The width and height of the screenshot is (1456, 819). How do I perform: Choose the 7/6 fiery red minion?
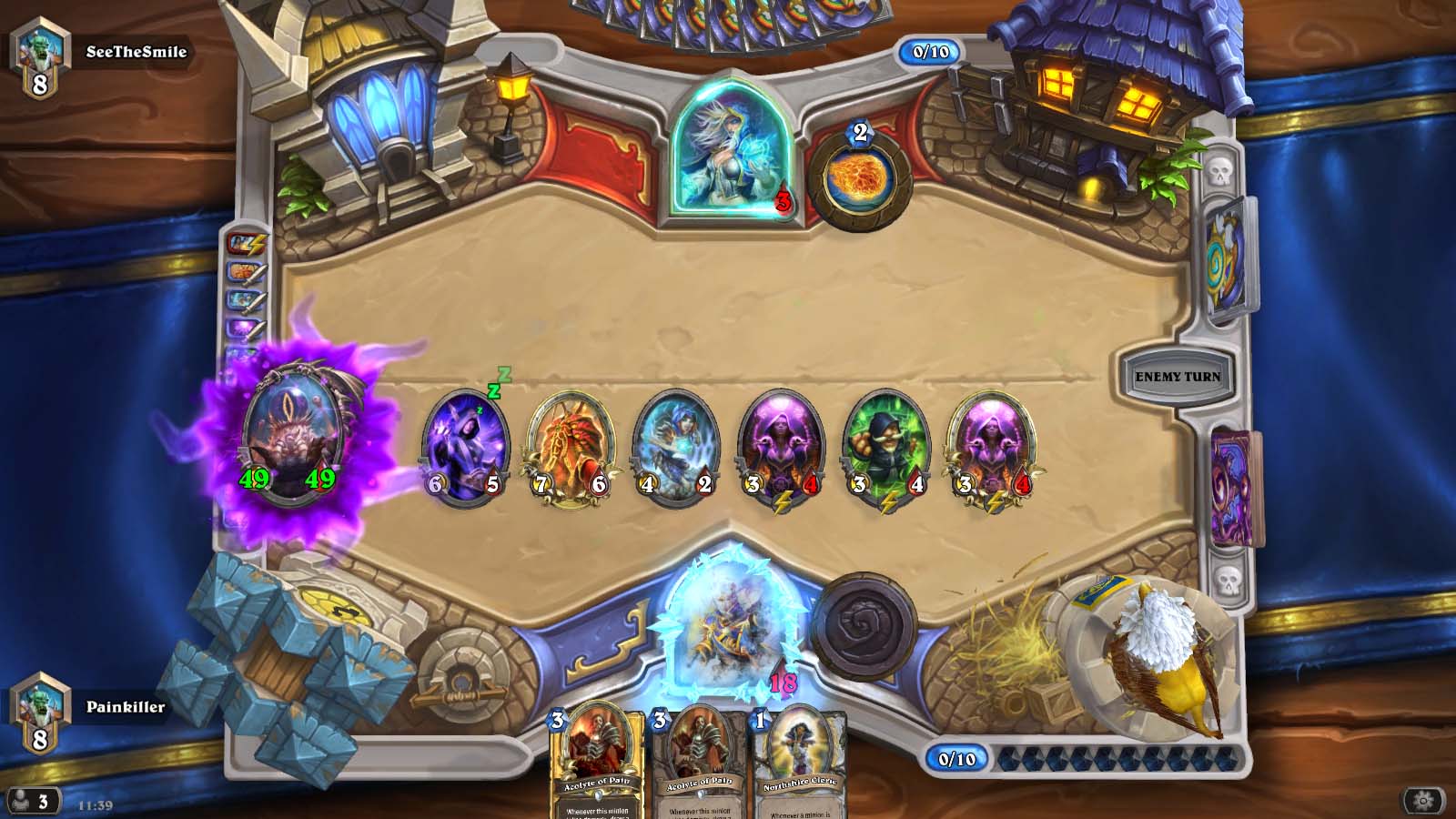pos(571,447)
